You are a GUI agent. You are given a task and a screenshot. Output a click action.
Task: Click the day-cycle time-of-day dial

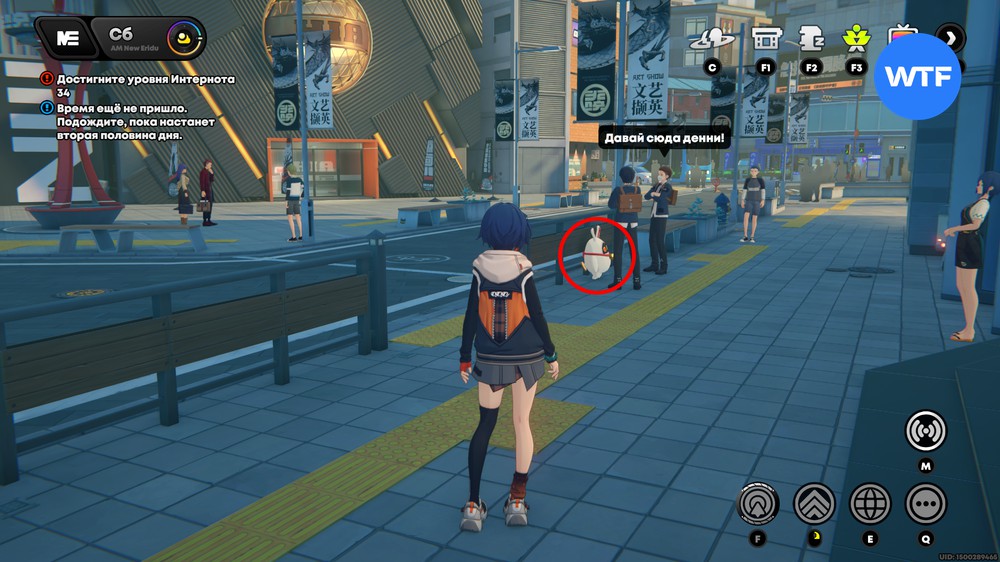point(183,40)
